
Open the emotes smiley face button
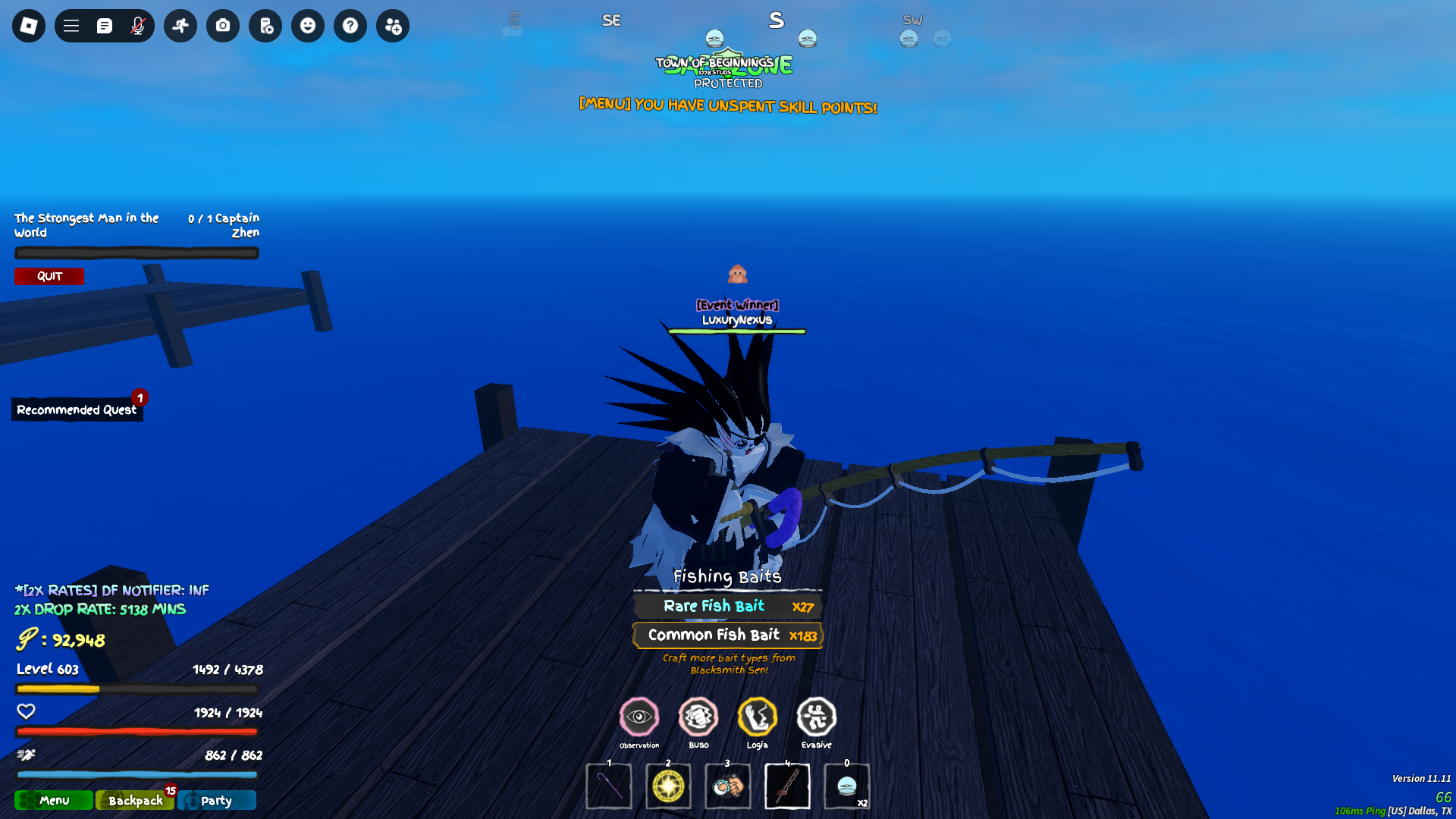(308, 26)
